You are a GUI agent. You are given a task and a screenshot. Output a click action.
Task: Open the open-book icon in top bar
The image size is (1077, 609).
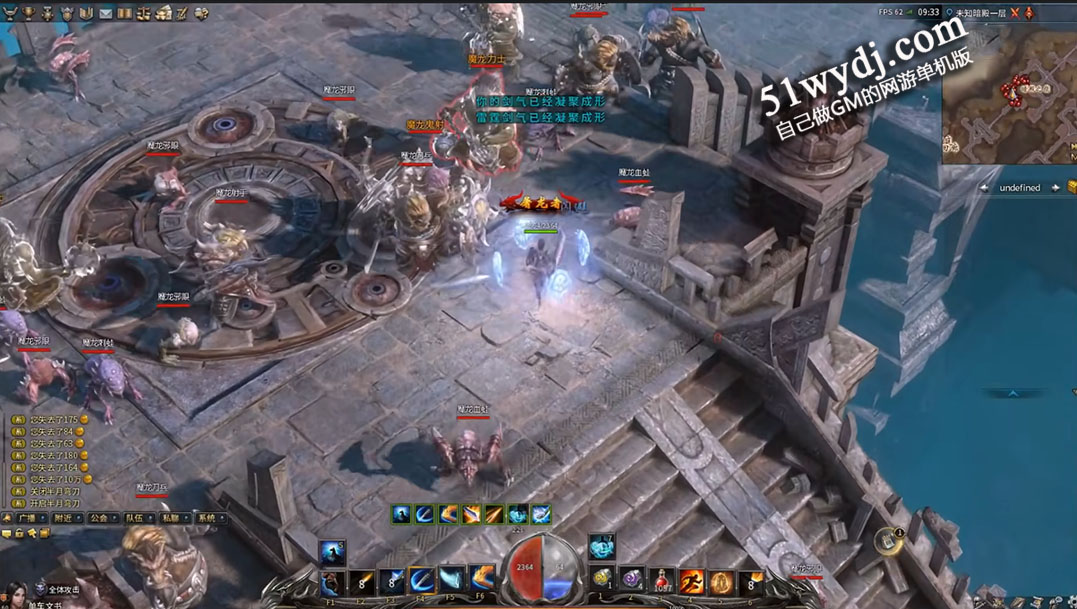tap(86, 13)
